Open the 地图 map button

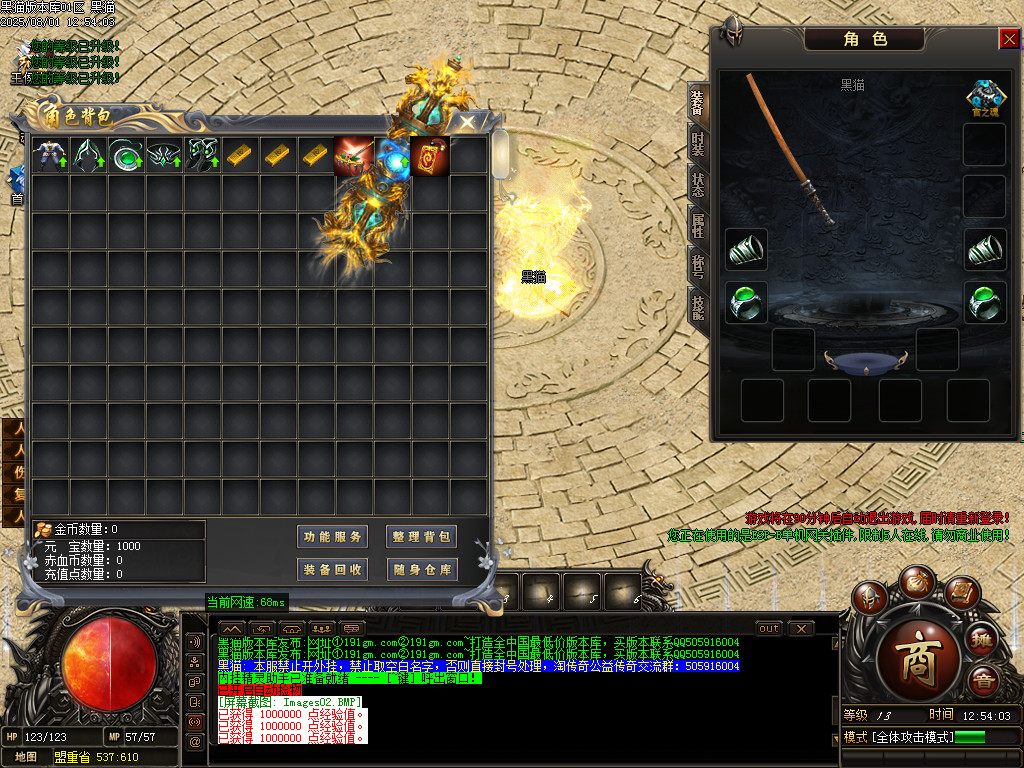26,757
